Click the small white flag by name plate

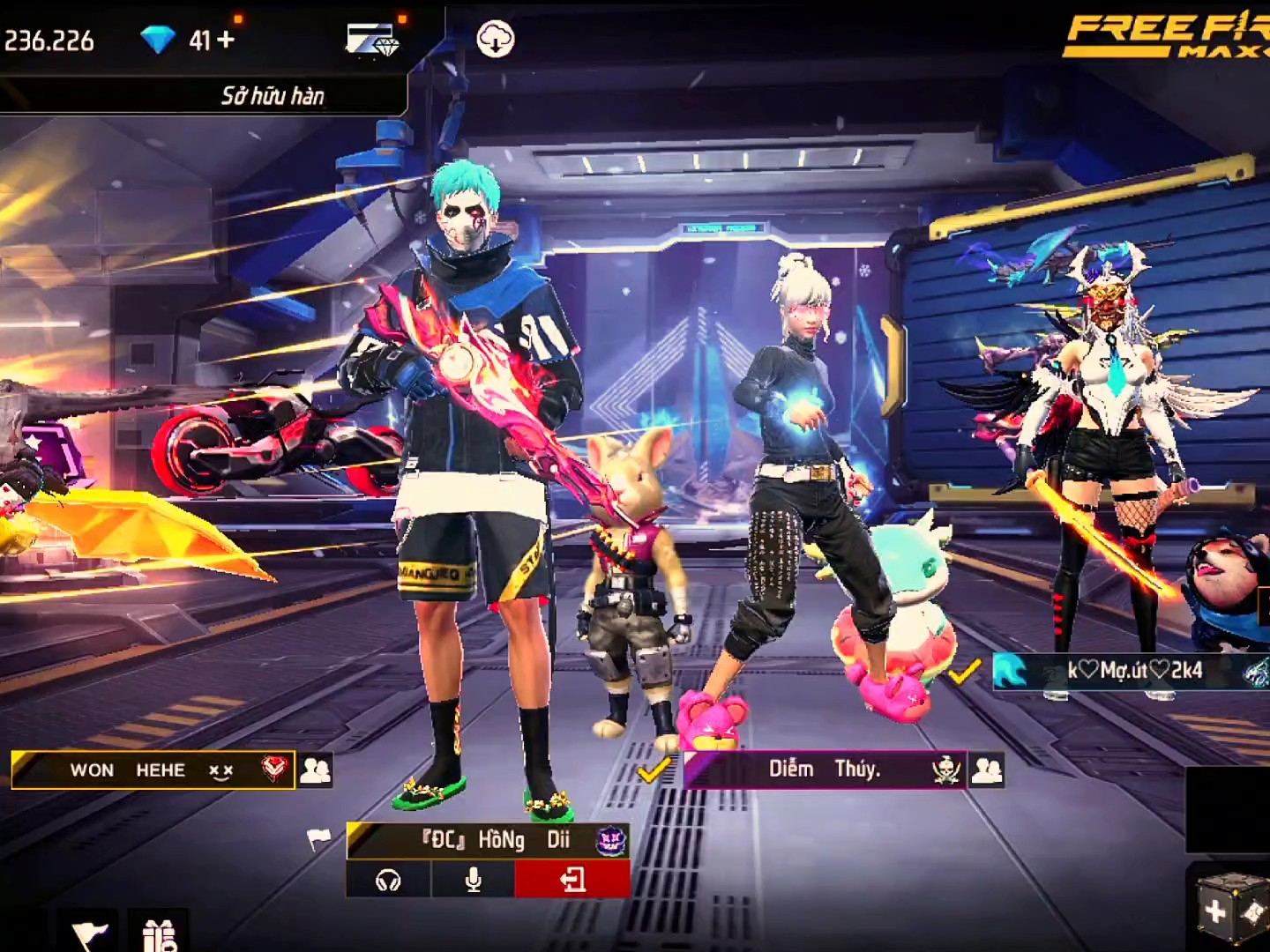[318, 838]
